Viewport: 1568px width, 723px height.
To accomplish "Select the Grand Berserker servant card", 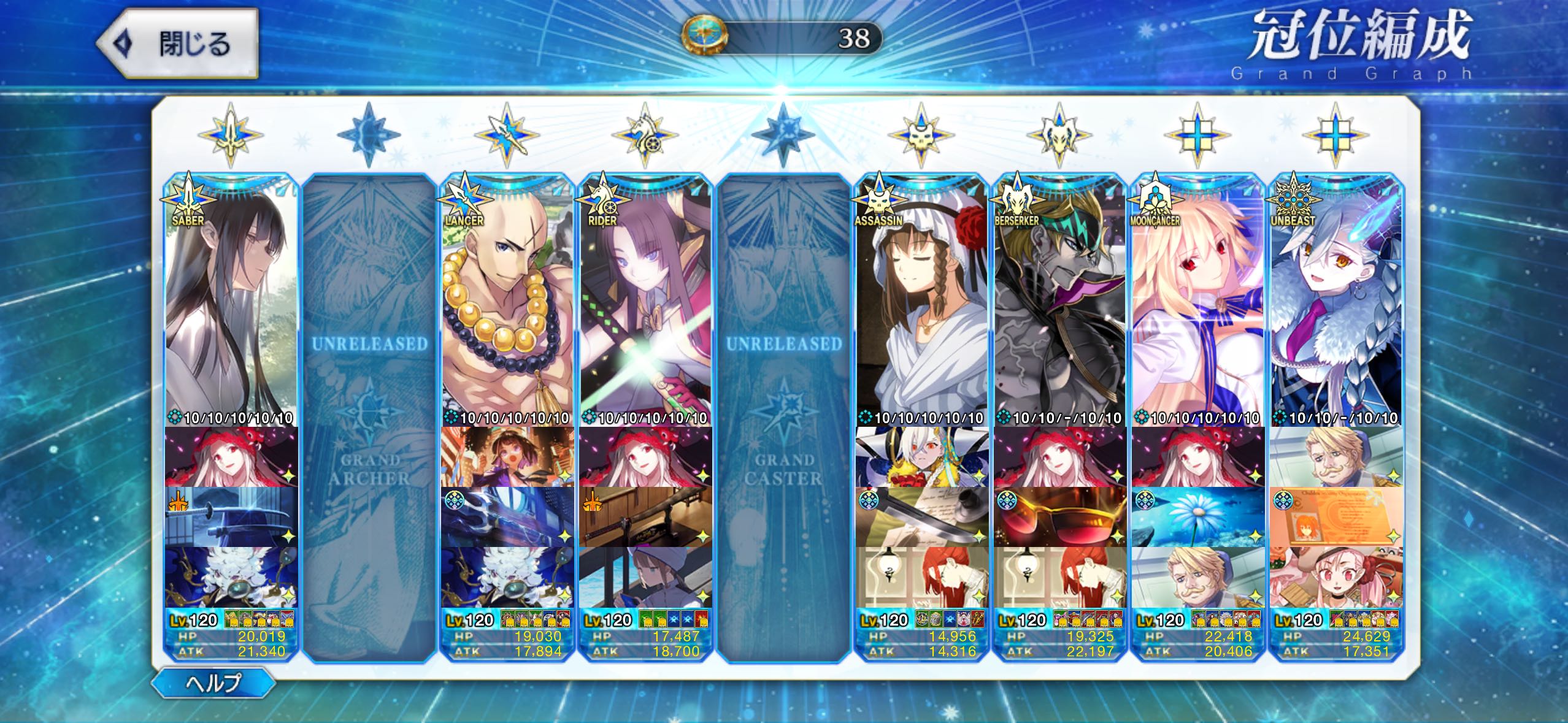I will pyautogui.click(x=1059, y=300).
